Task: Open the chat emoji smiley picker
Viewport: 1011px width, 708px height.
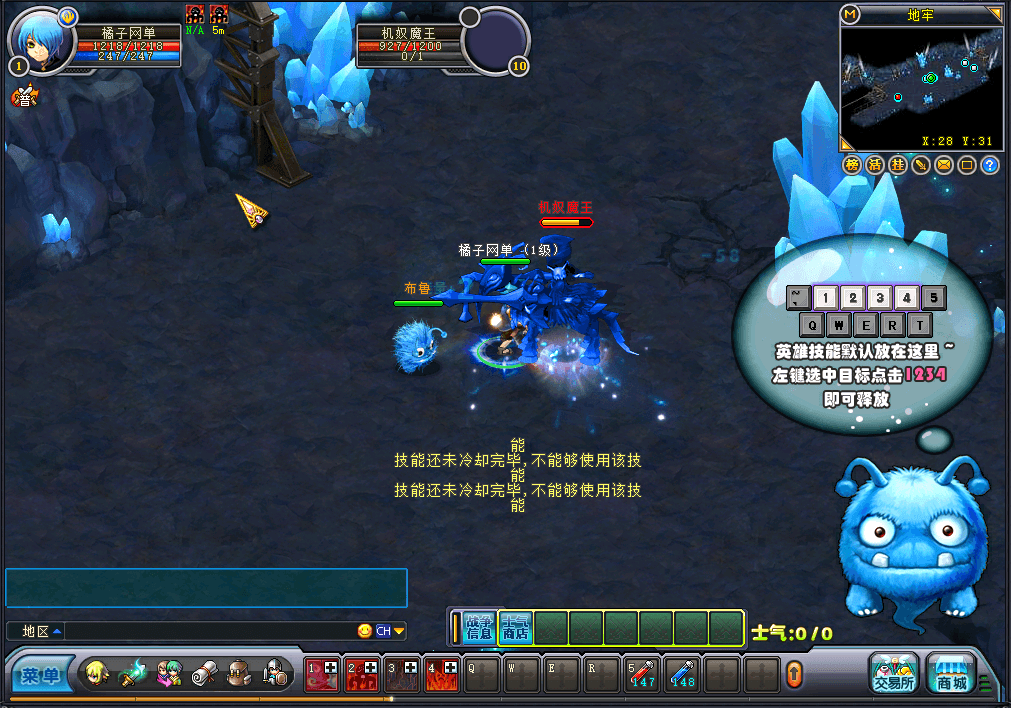Action: pyautogui.click(x=365, y=631)
